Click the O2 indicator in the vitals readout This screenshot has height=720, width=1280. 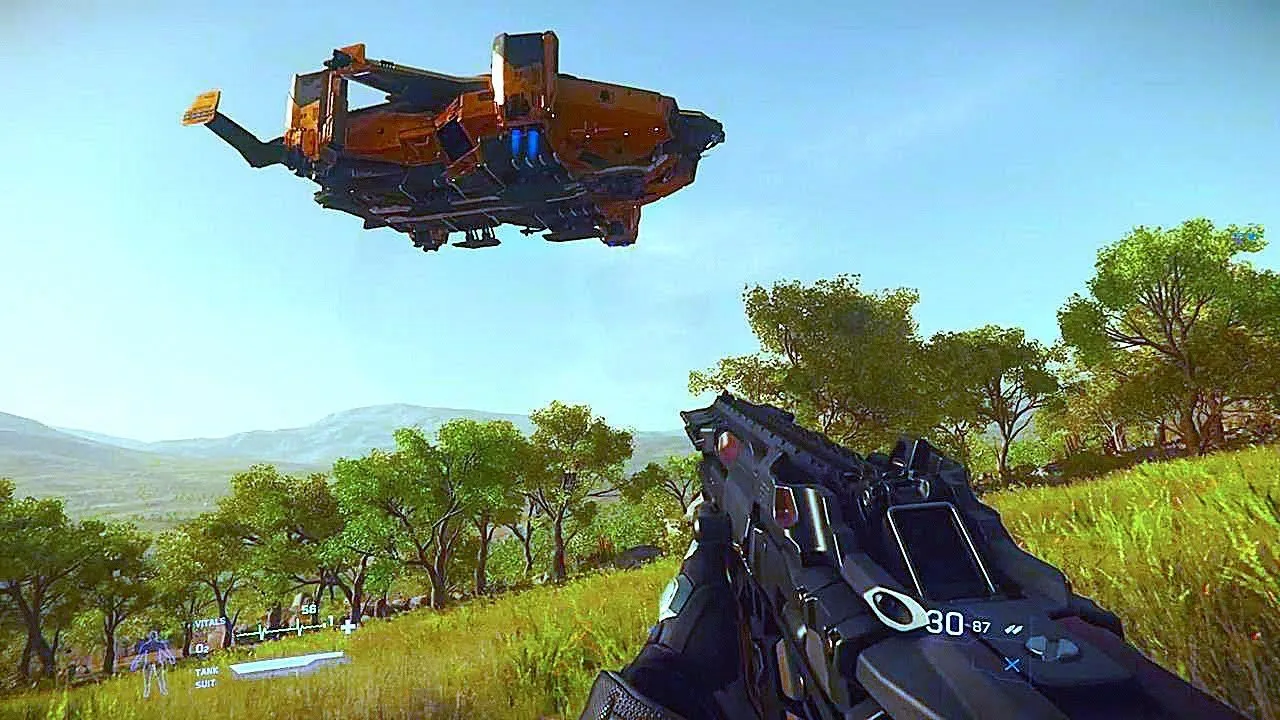201,649
